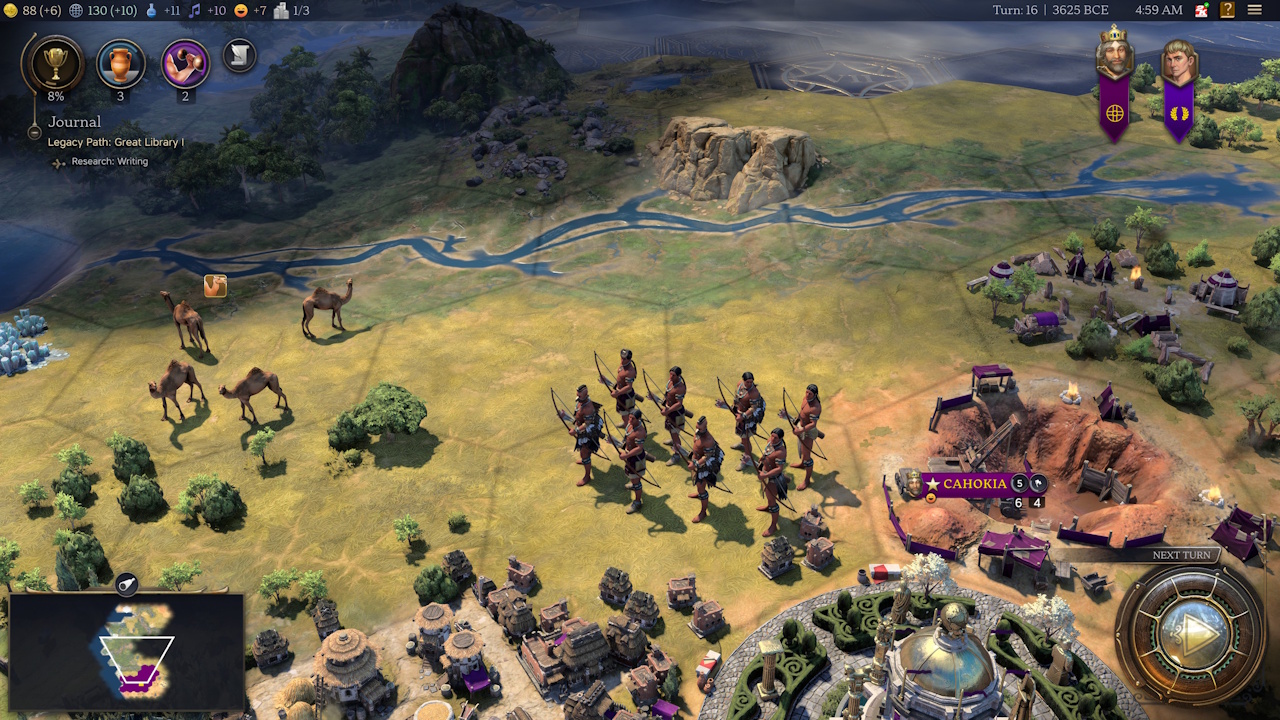
Task: Open the diplomacy relationships icon showing 2
Action: click(185, 63)
